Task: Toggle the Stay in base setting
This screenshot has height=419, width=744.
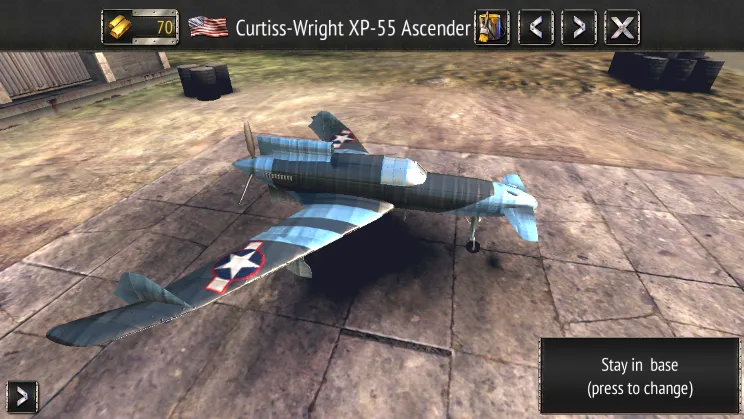Action: pos(640,376)
